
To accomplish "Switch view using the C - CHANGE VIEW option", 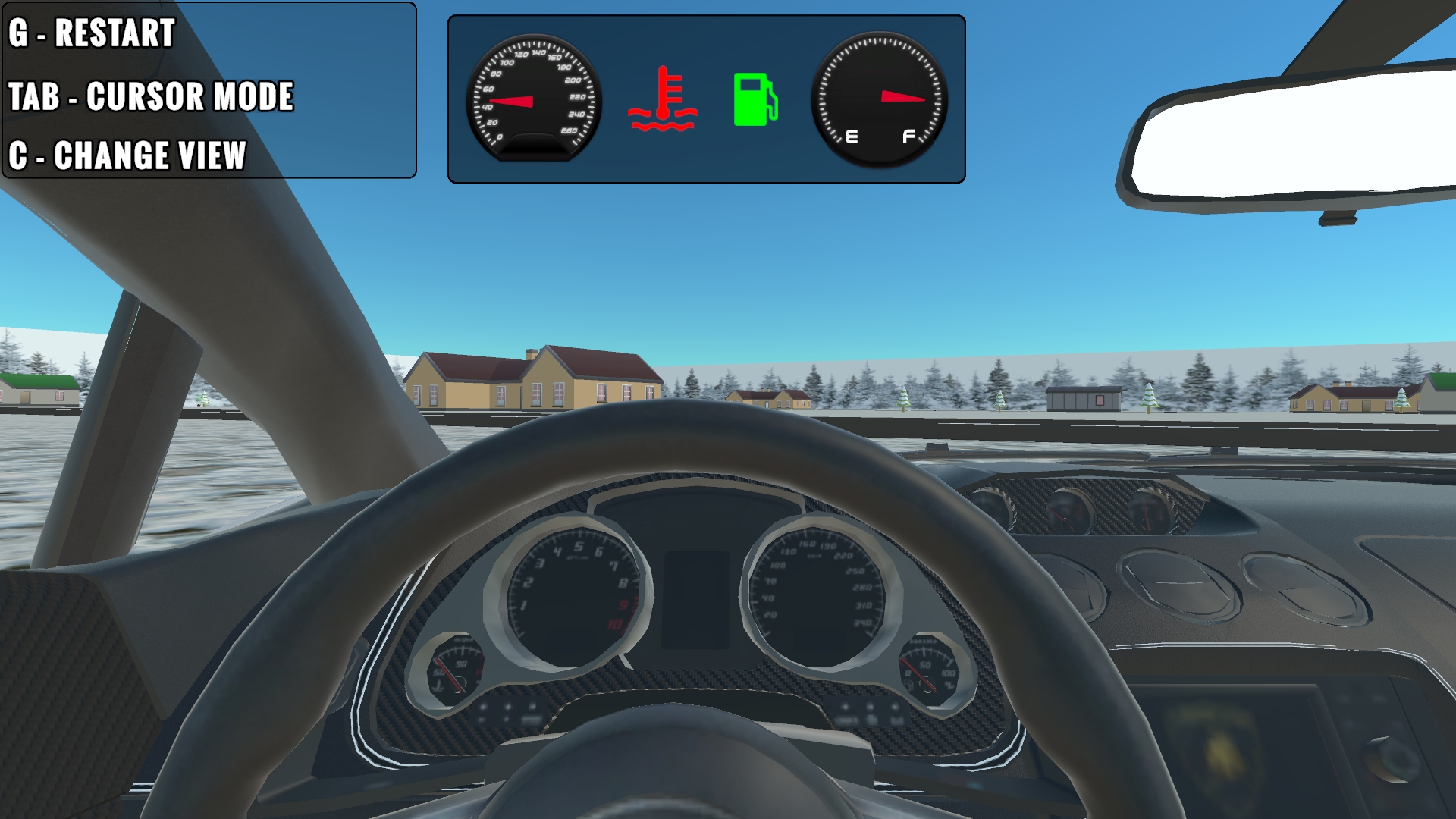I will coord(127,155).
